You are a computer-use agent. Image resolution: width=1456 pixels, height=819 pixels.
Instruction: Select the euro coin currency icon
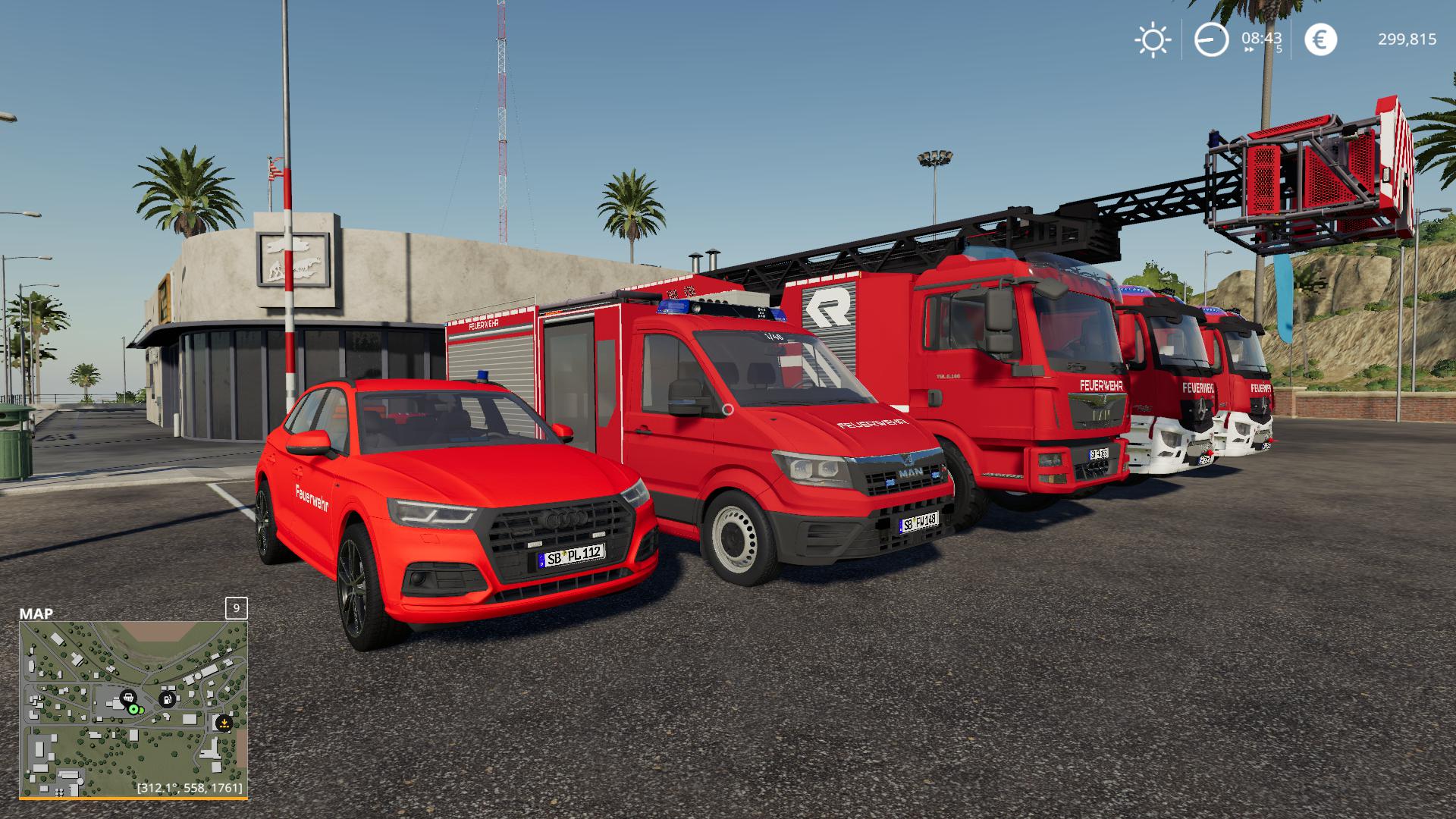pyautogui.click(x=1320, y=38)
